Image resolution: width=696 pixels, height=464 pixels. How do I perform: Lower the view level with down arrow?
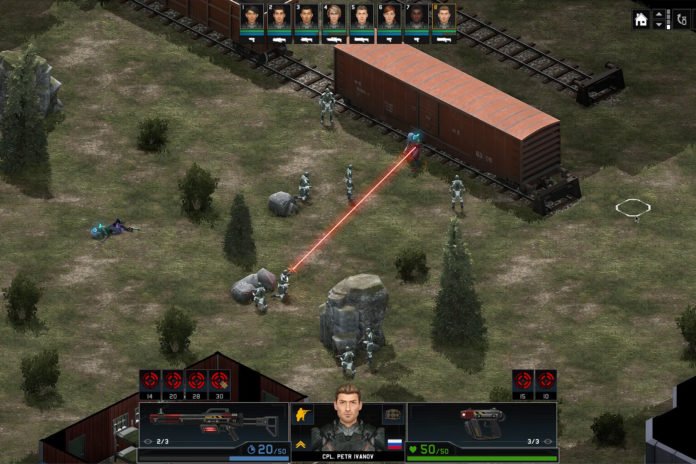click(658, 25)
